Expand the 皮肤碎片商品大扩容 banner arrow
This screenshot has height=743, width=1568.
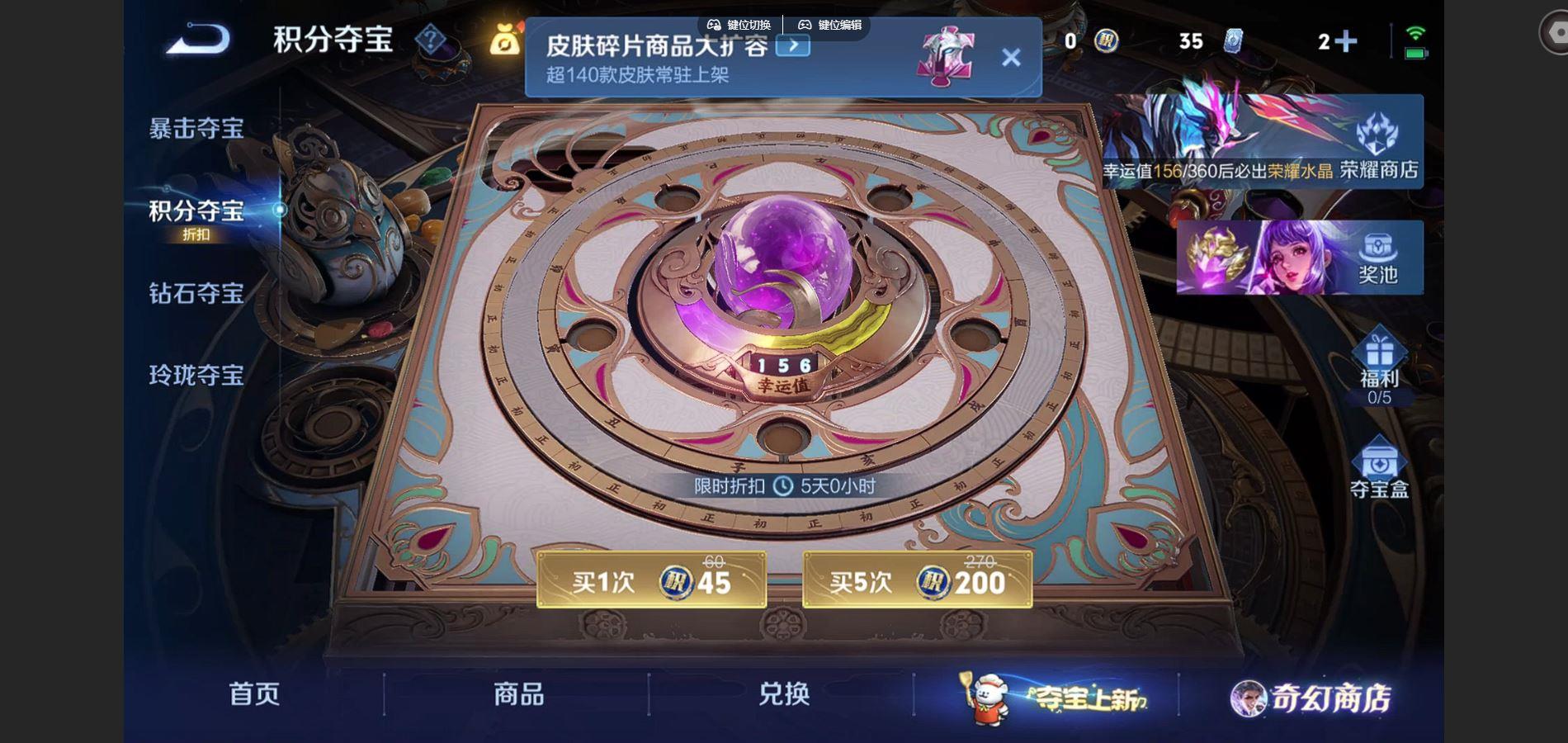(795, 45)
